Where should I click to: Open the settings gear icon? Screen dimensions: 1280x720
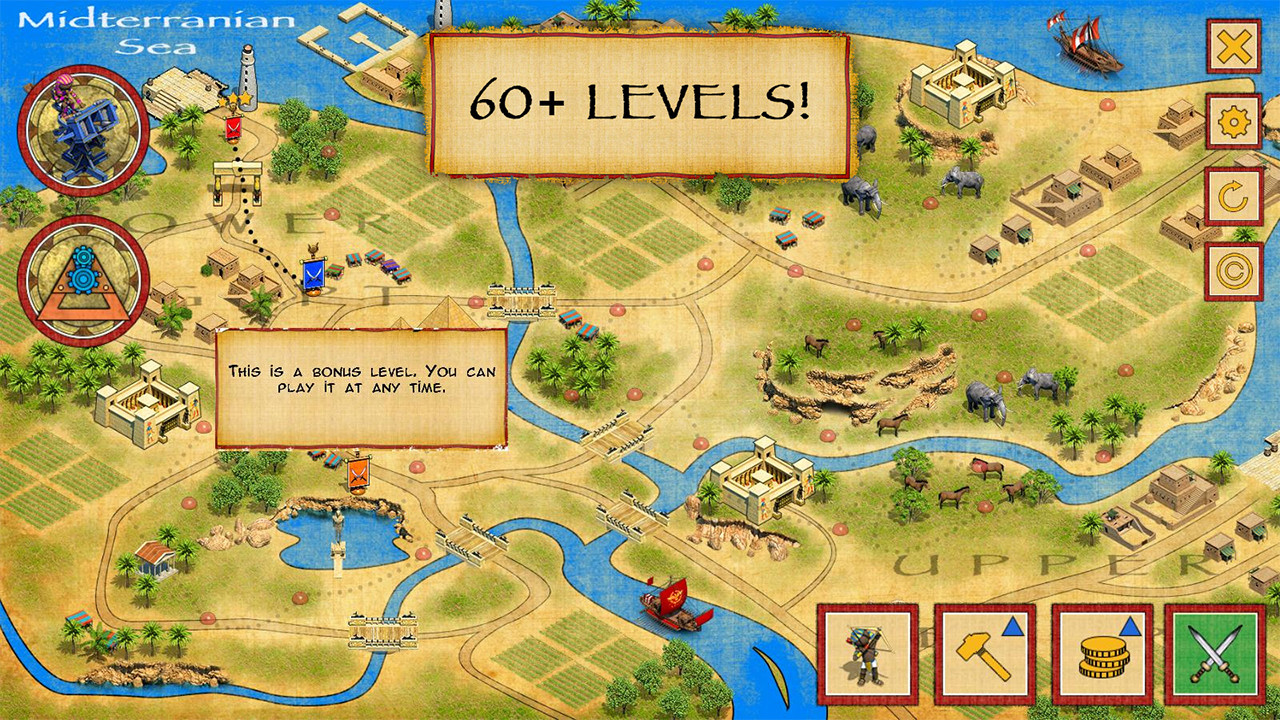[1234, 121]
